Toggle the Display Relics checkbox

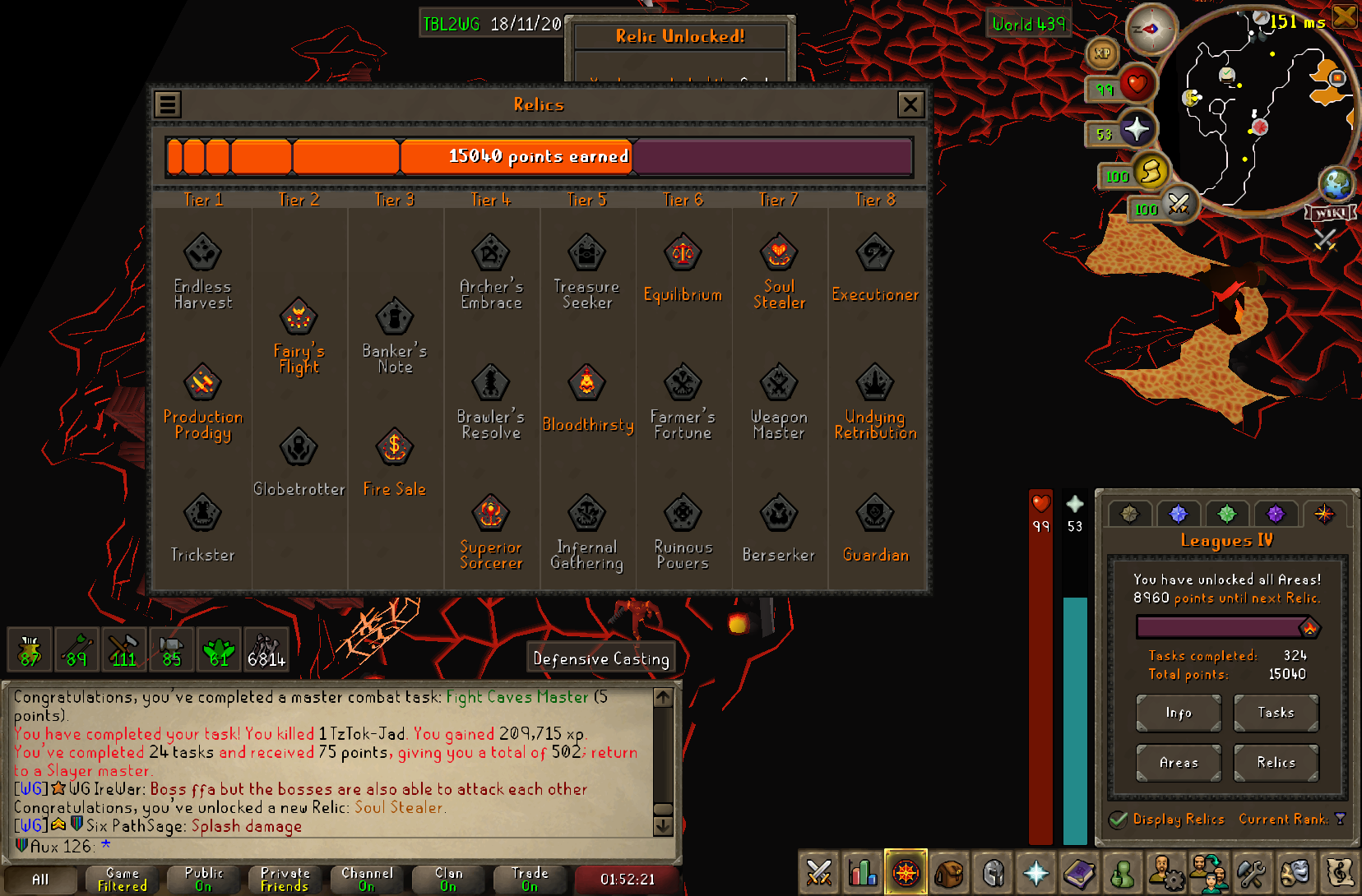[x=1118, y=820]
